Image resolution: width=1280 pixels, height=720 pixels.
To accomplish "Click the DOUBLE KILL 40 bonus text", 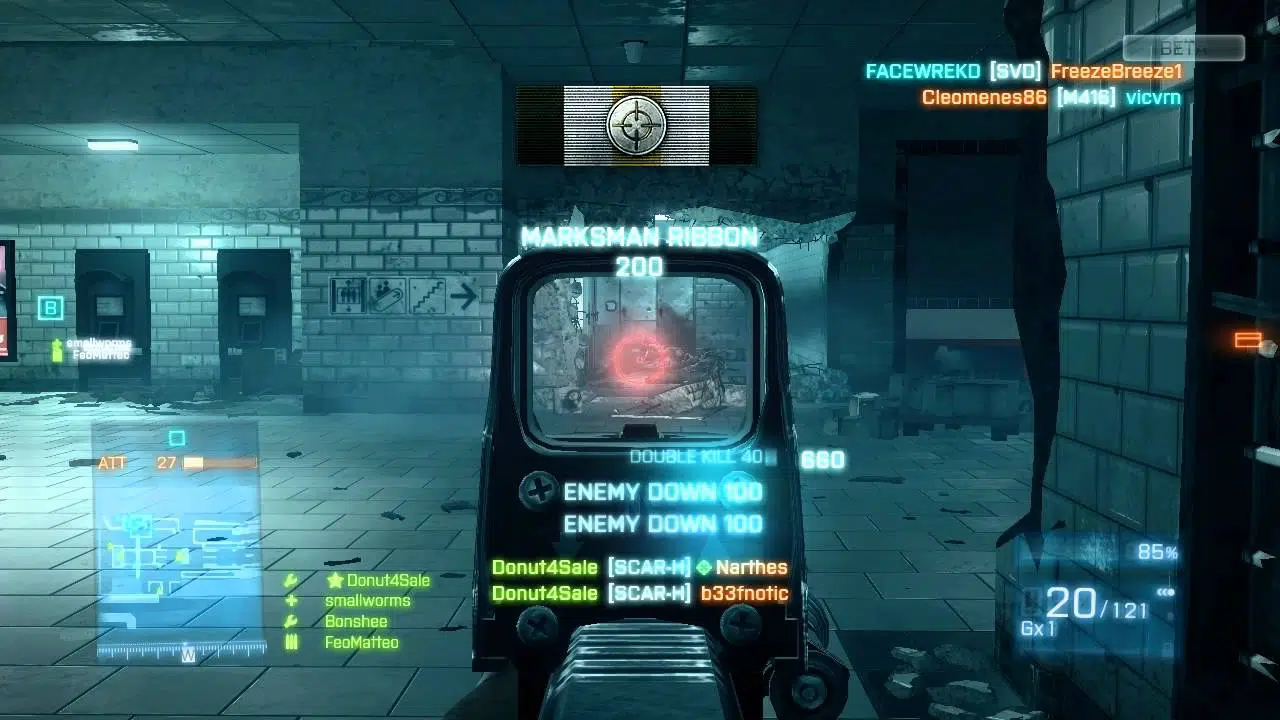I will click(697, 456).
